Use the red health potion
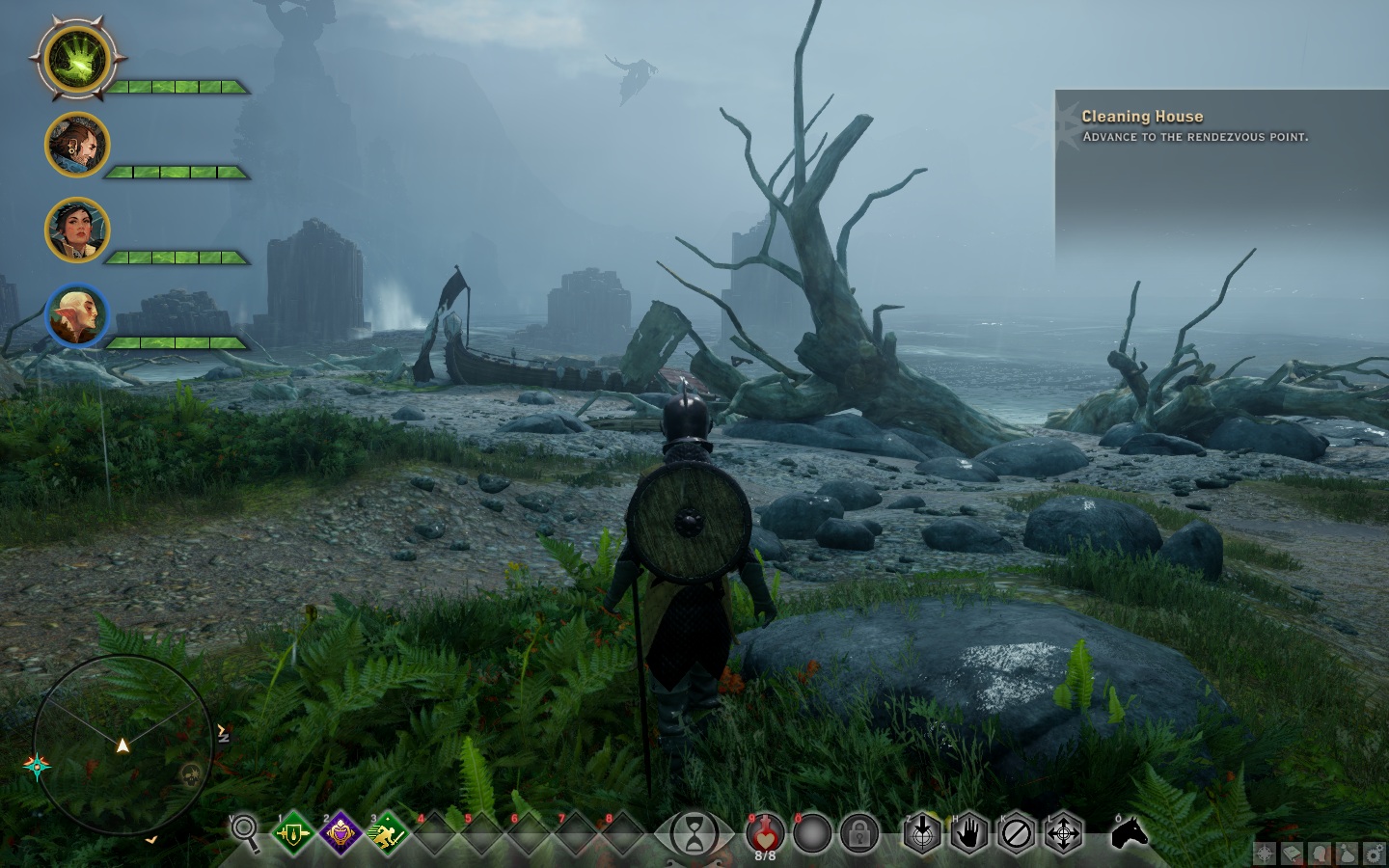Image resolution: width=1389 pixels, height=868 pixels. click(x=764, y=831)
